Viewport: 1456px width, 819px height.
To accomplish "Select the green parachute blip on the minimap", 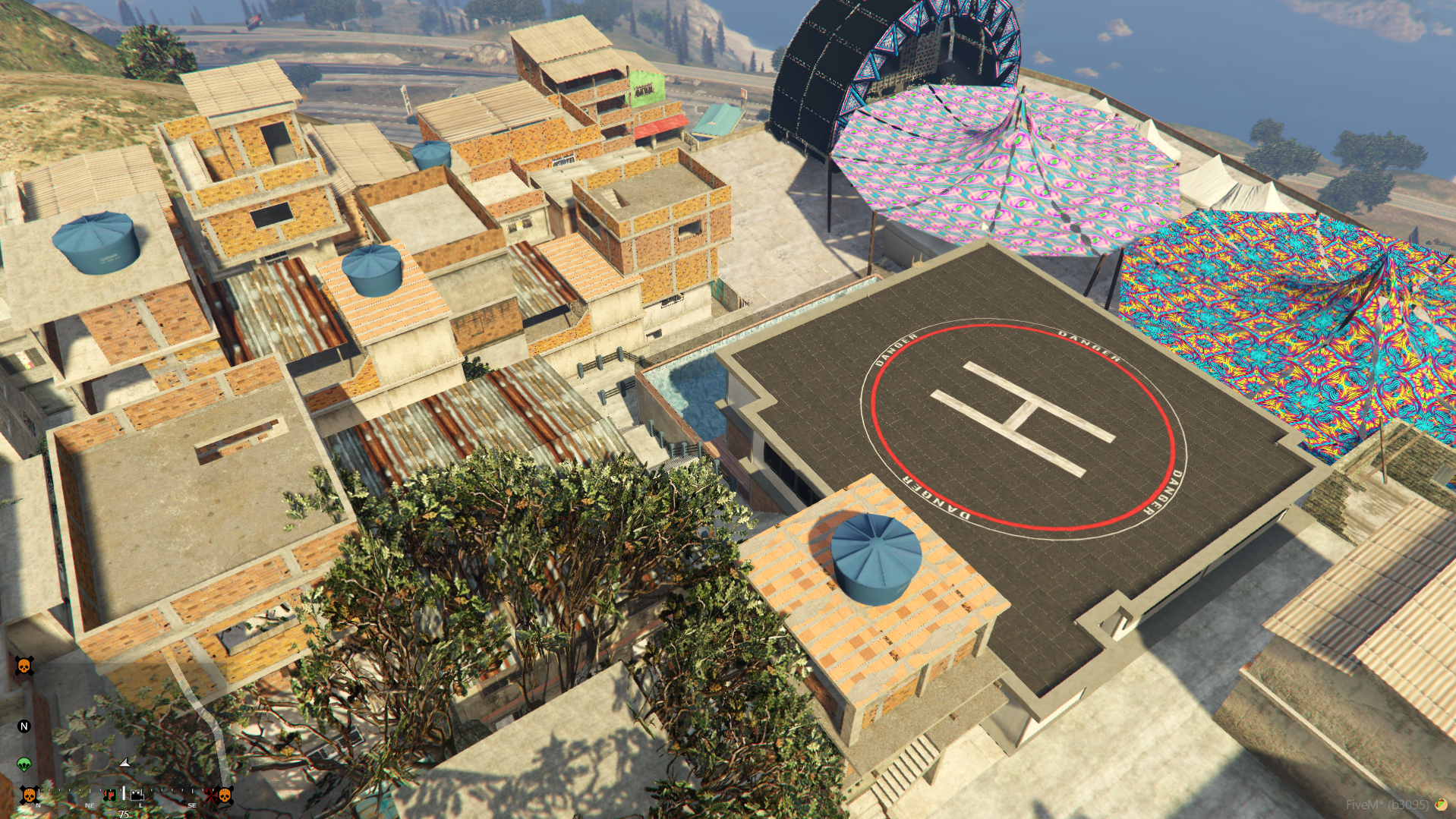I will (24, 764).
